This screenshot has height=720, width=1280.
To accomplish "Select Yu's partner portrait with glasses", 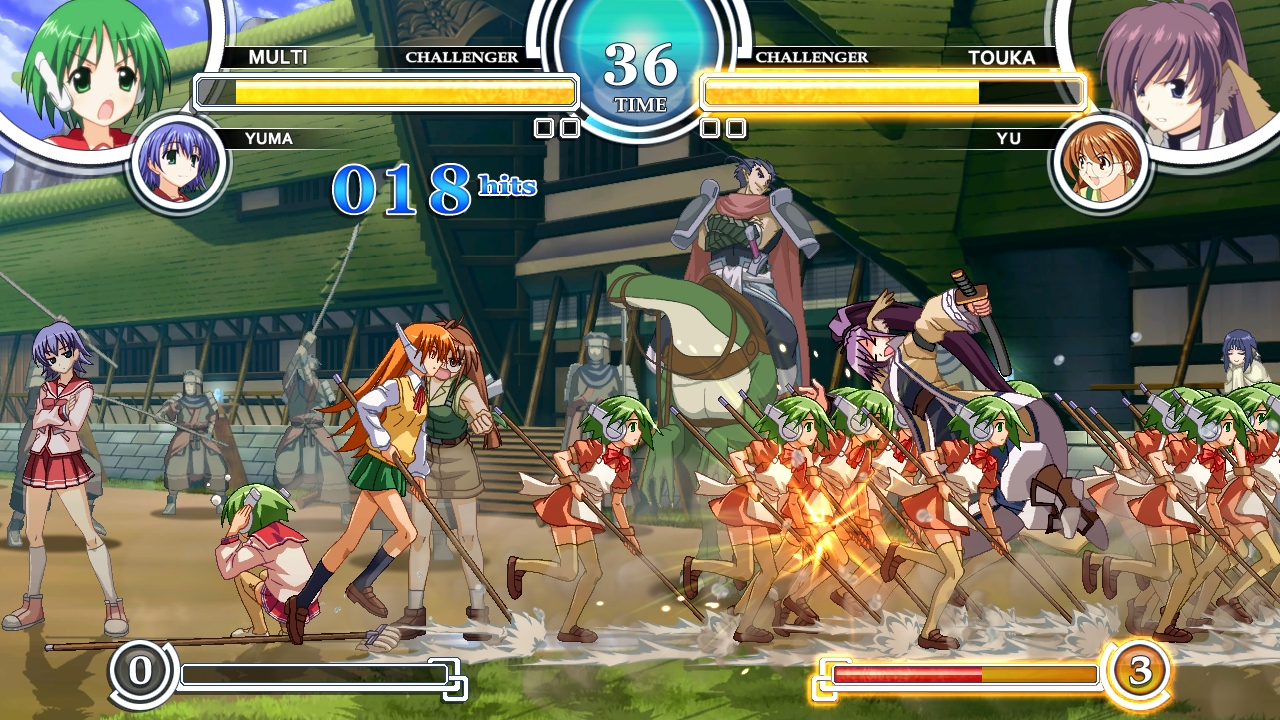I will coord(1101,162).
